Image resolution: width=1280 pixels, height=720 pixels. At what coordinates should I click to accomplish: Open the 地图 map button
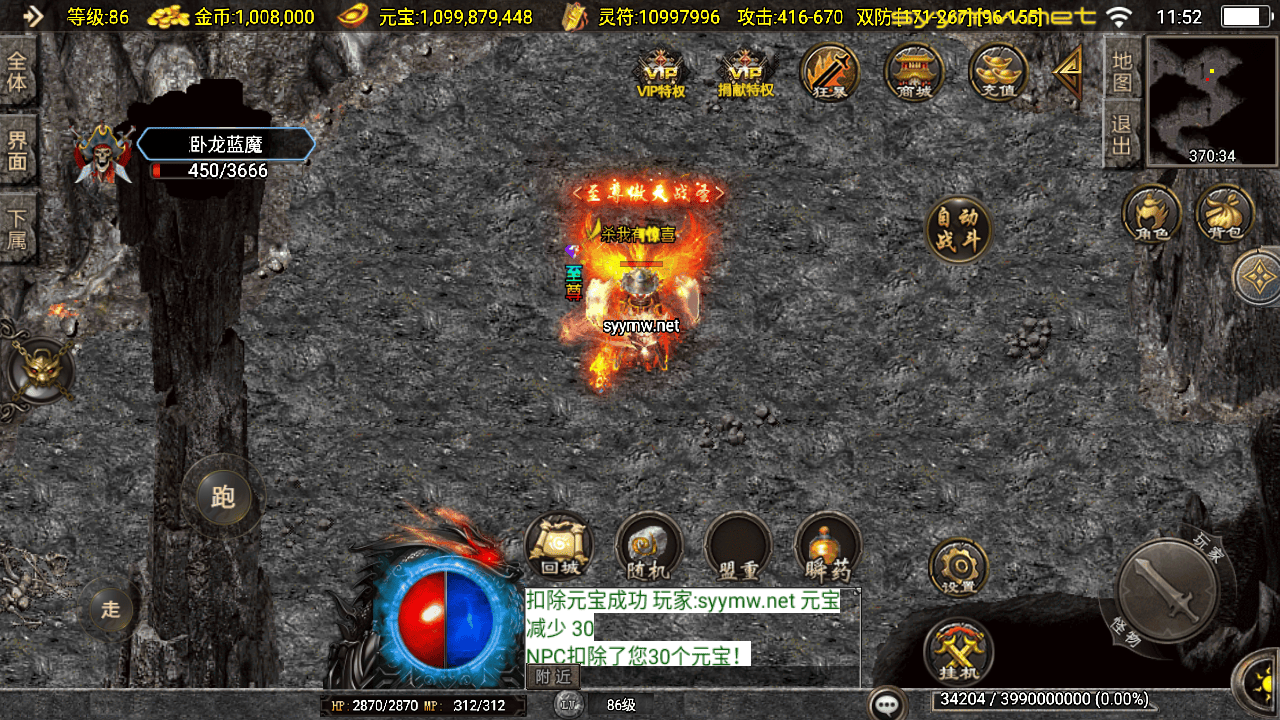click(1122, 71)
